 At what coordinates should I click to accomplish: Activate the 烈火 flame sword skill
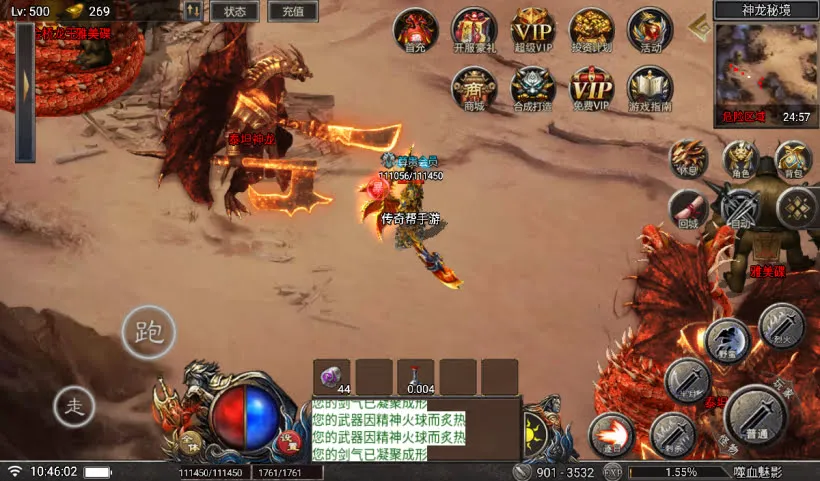[781, 325]
